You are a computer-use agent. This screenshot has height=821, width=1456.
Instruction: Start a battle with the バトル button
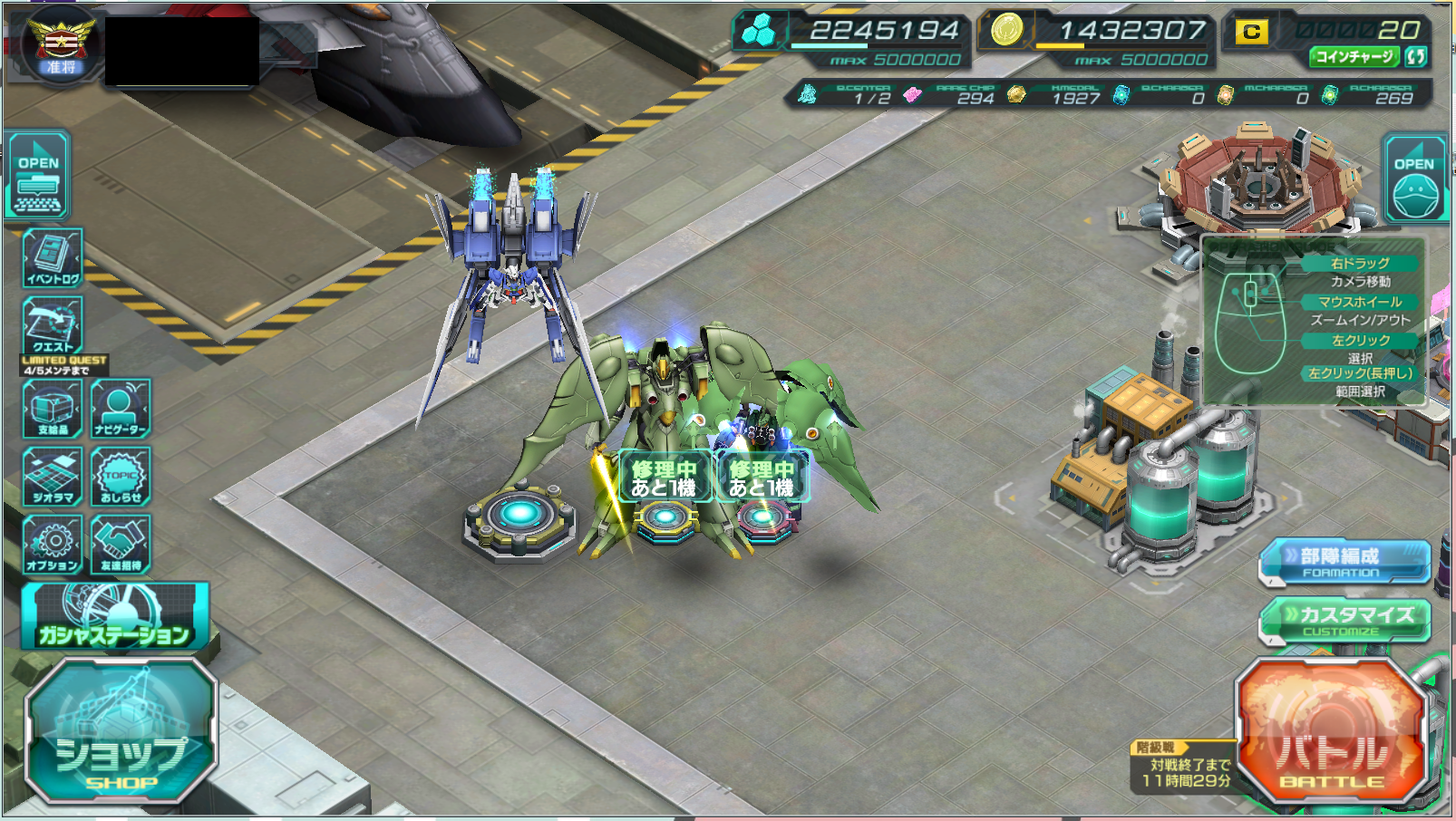tap(1331, 732)
